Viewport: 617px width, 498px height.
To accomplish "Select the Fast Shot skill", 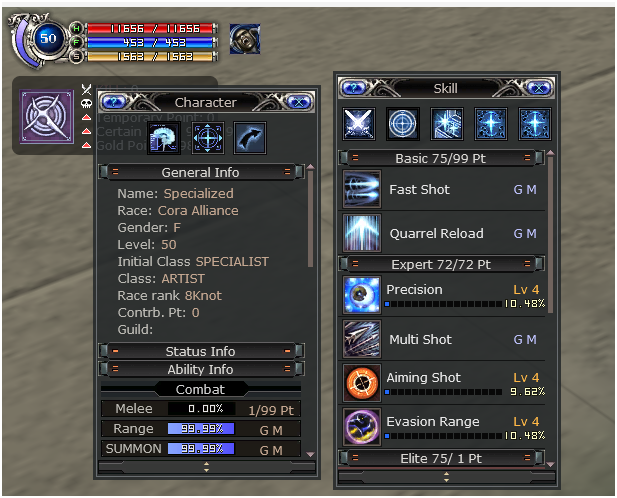I will [361, 189].
